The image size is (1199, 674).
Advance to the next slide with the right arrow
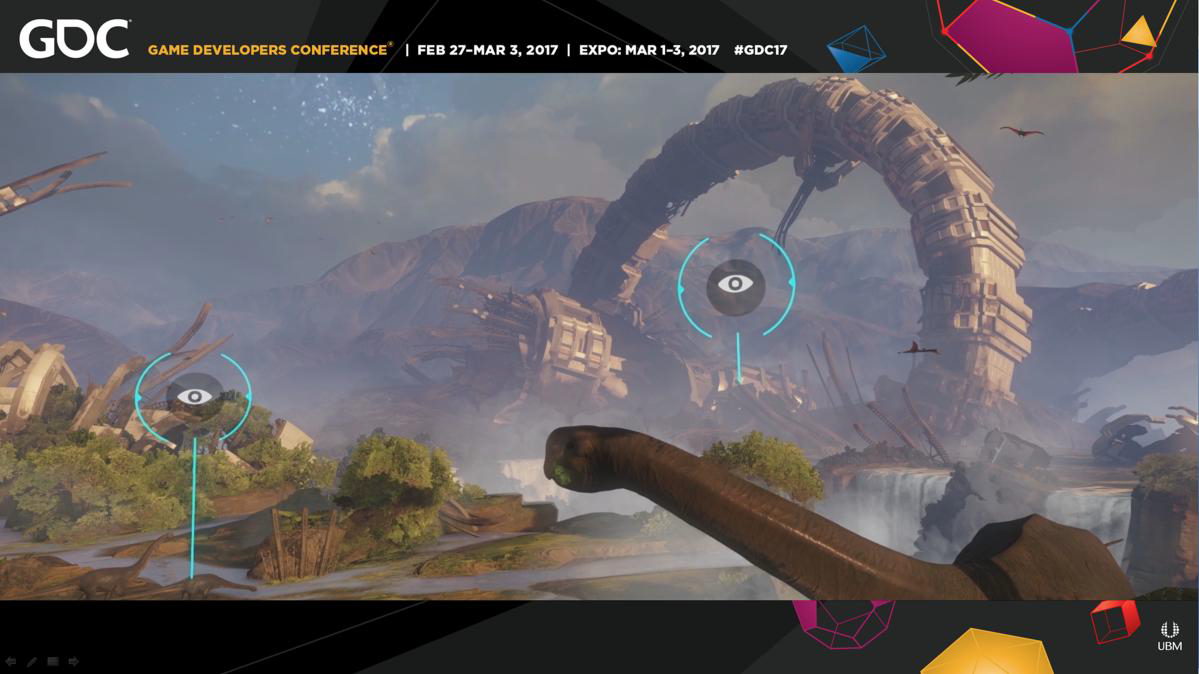[74, 662]
